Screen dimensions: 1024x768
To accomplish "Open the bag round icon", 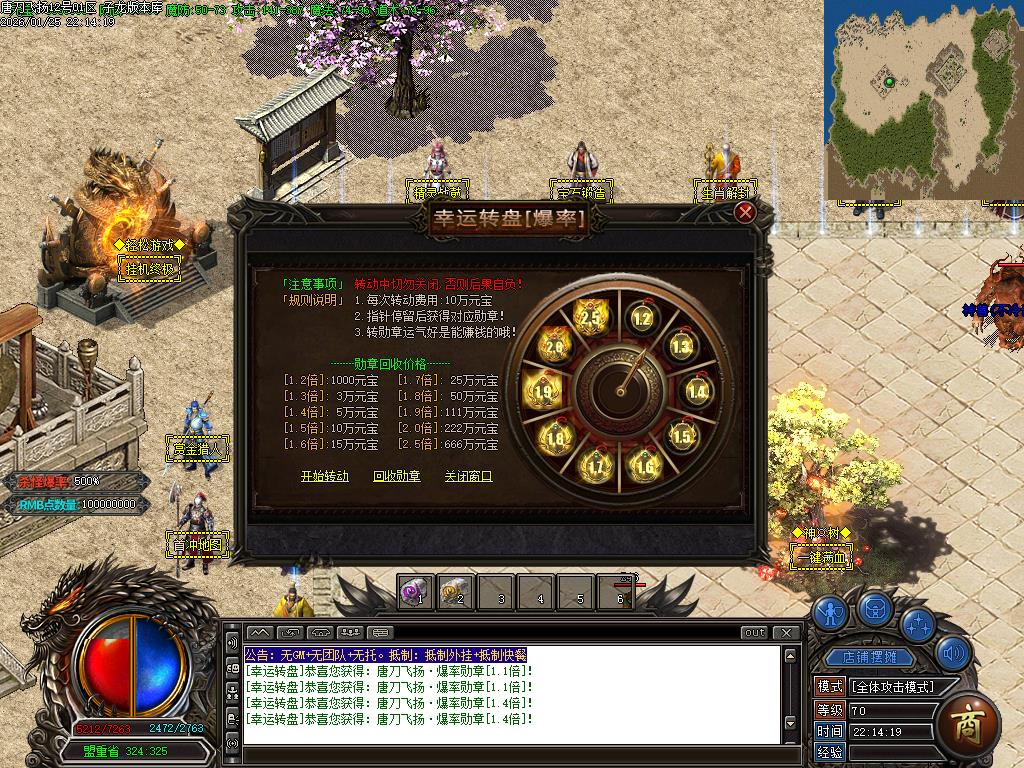I will [x=876, y=608].
